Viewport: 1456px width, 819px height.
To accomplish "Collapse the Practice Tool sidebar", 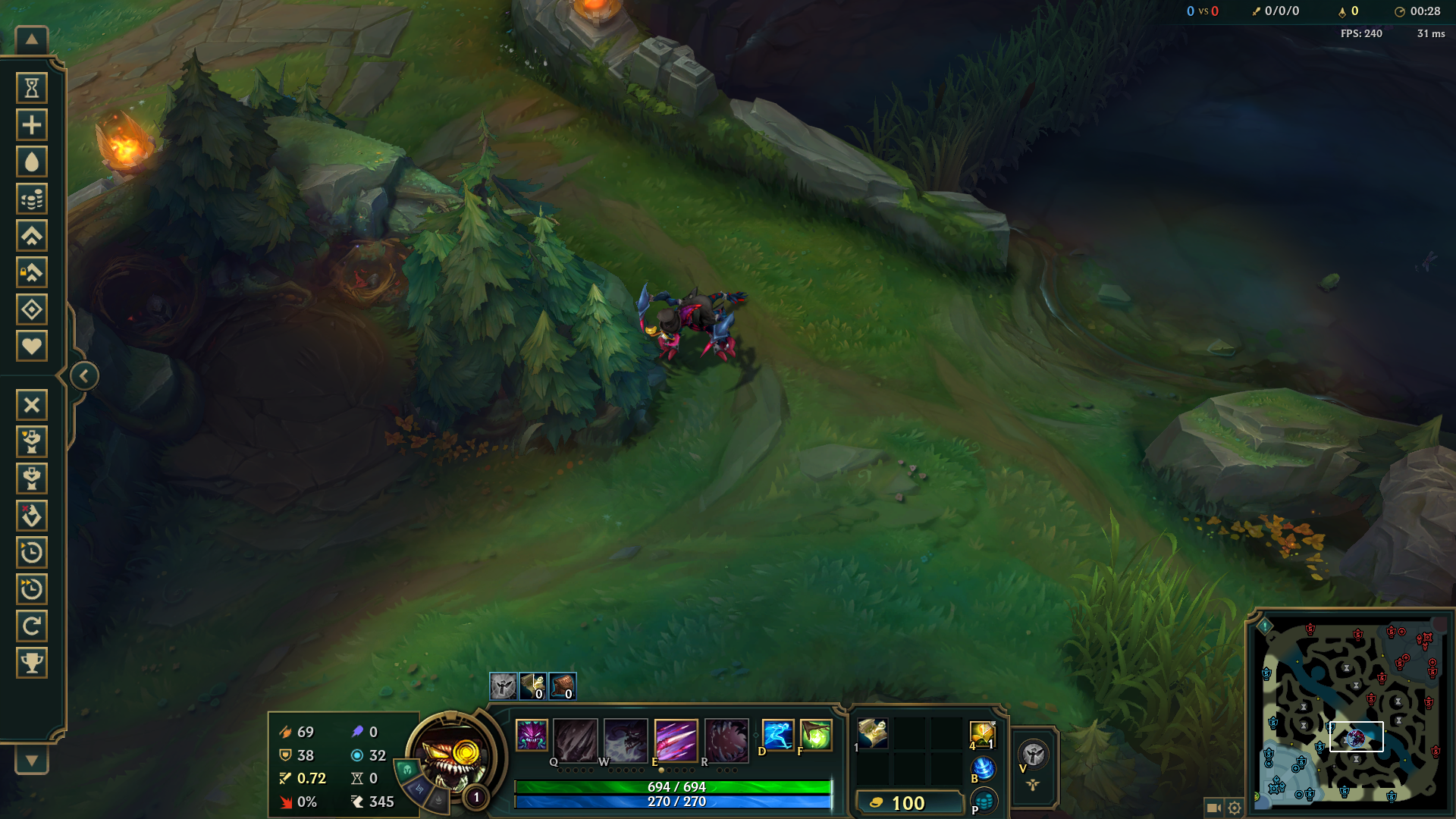I will (83, 375).
